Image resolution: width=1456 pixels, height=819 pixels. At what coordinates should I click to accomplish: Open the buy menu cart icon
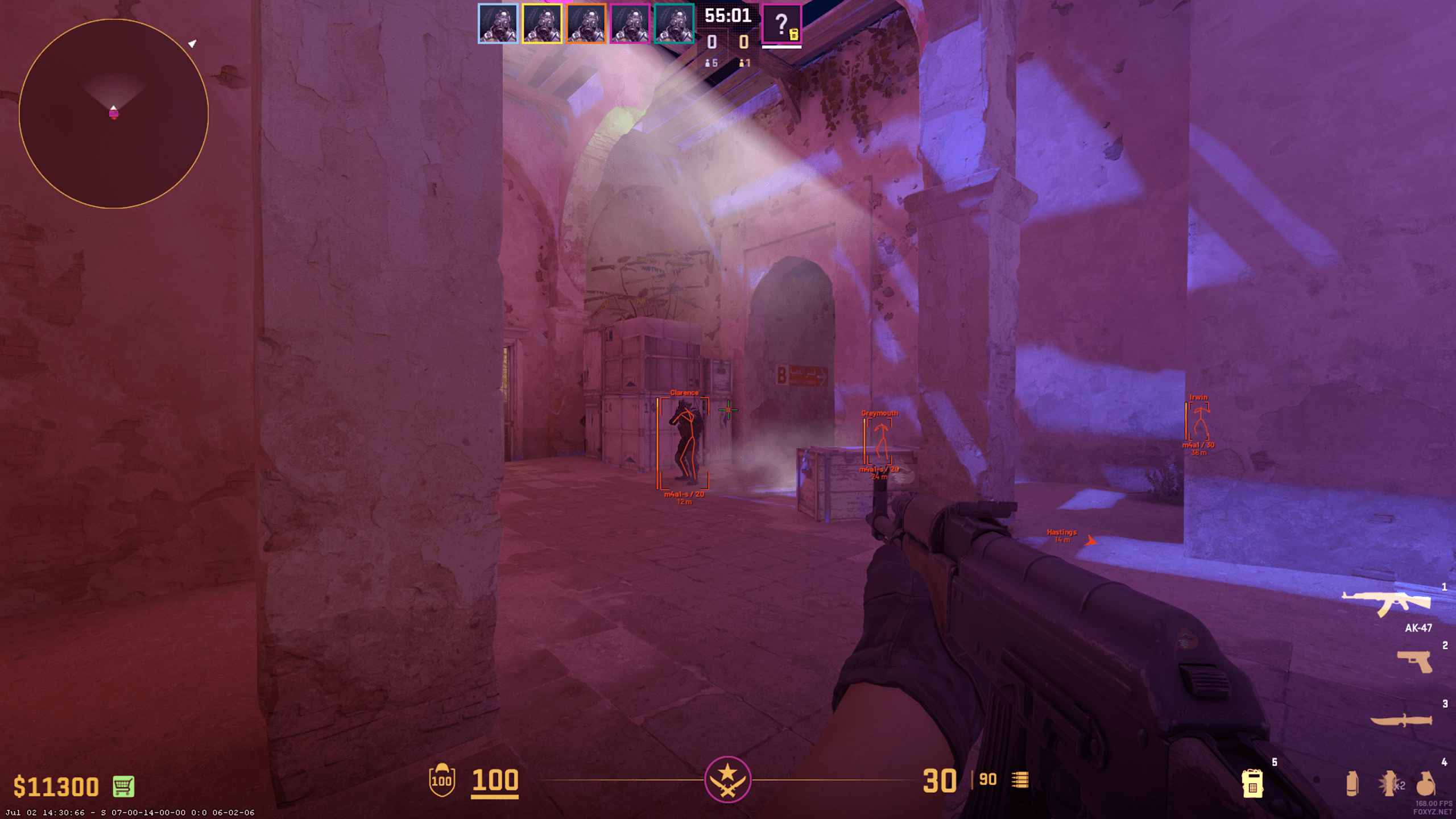[123, 786]
